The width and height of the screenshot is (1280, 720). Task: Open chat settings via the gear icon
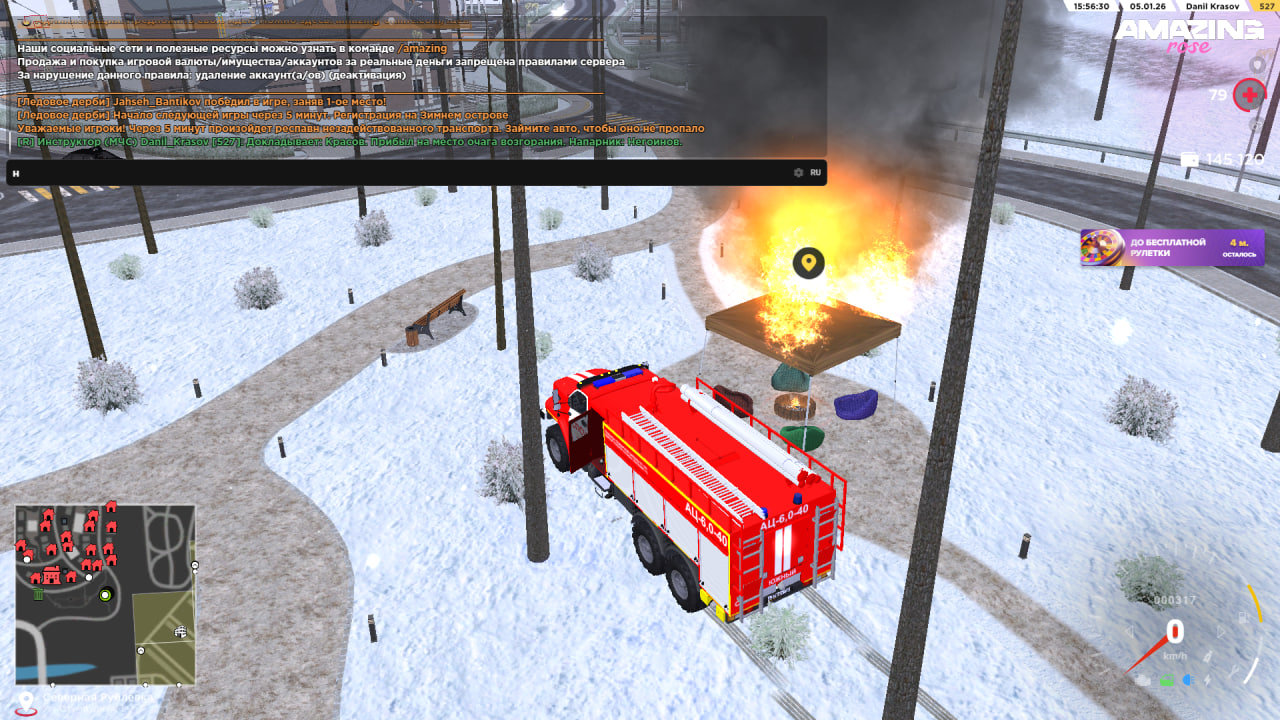click(798, 173)
